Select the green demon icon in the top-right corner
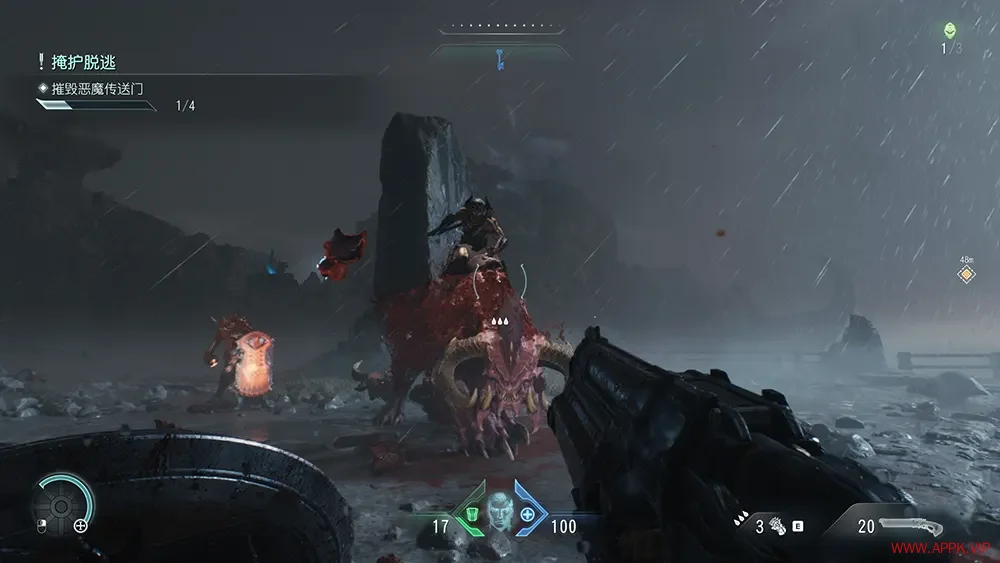 click(x=949, y=31)
